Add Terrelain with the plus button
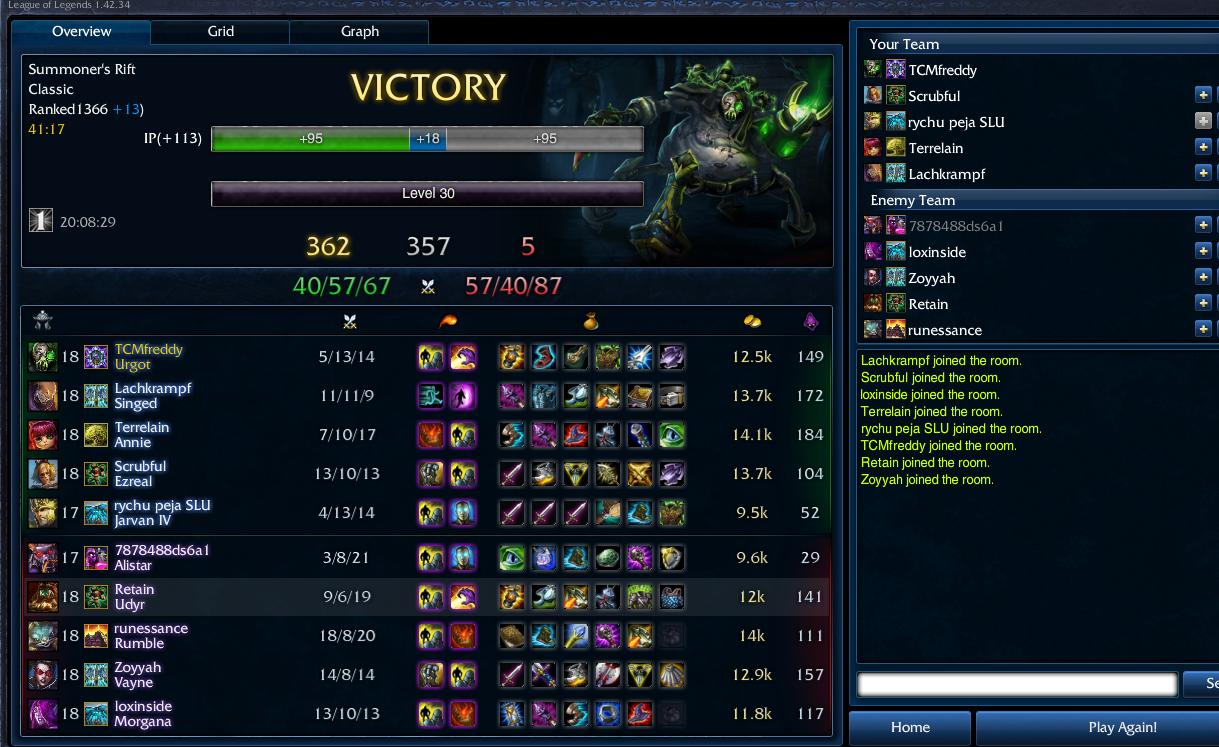The image size is (1219, 747). click(1203, 148)
